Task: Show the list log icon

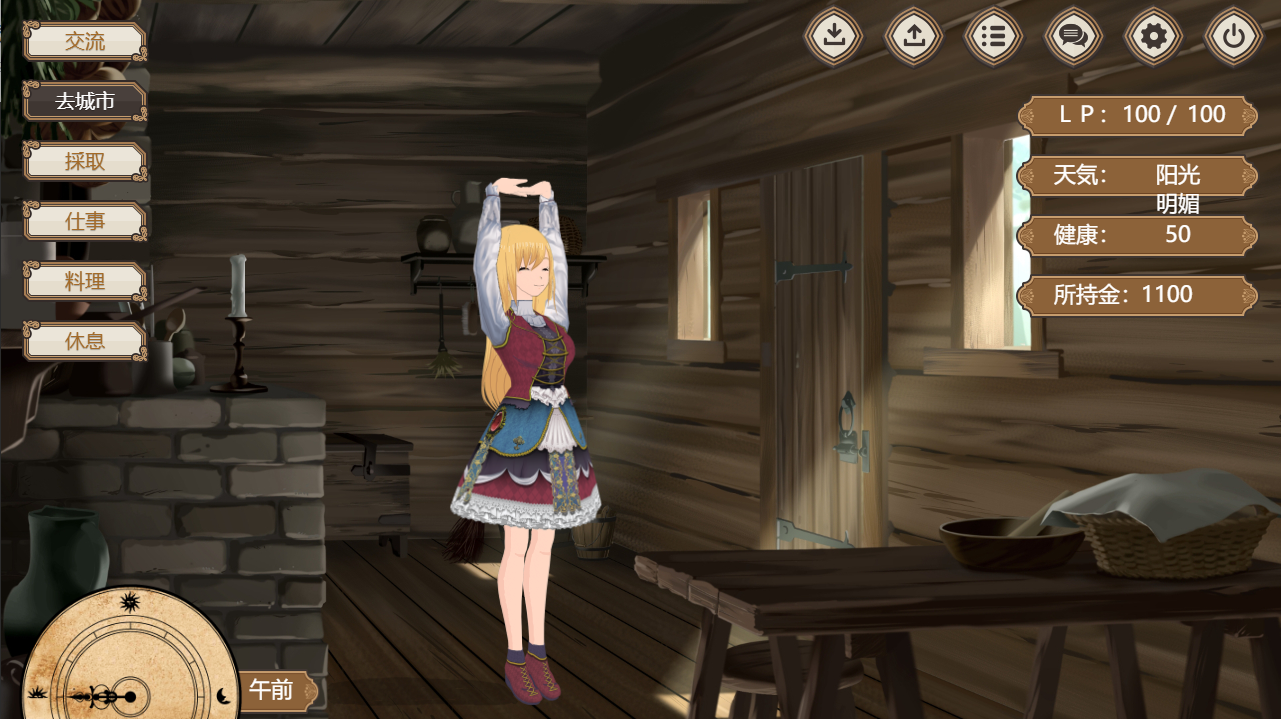Action: 994,37
